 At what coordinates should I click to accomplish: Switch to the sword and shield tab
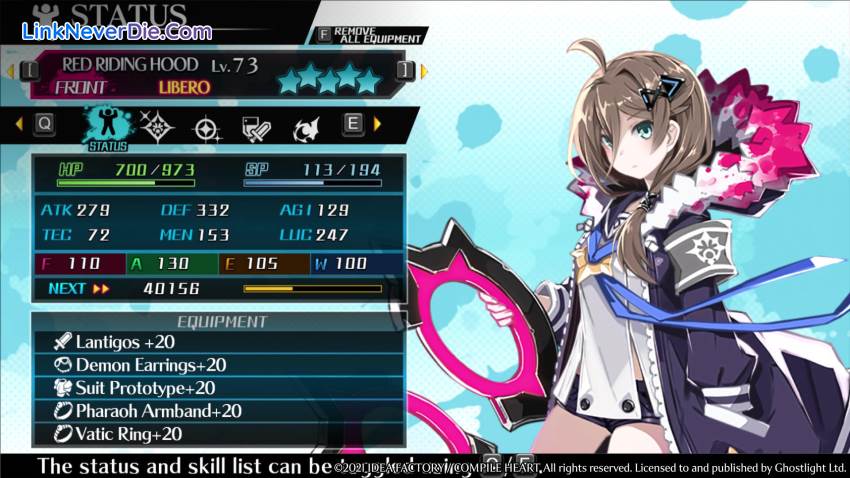[x=256, y=127]
